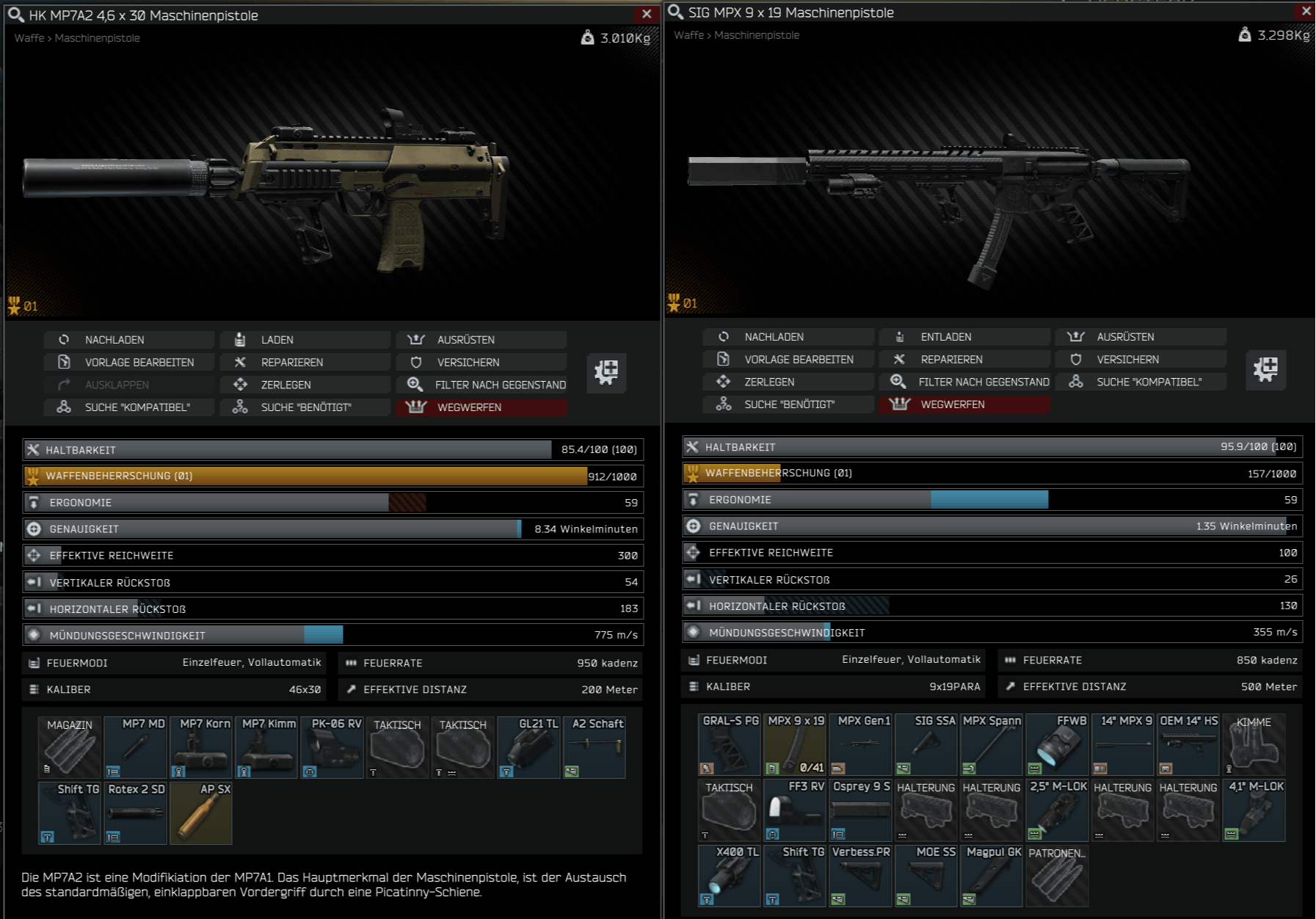The width and height of the screenshot is (1316, 919).
Task: Select Suche "Benötigt" for the MP7A2
Action: [304, 407]
